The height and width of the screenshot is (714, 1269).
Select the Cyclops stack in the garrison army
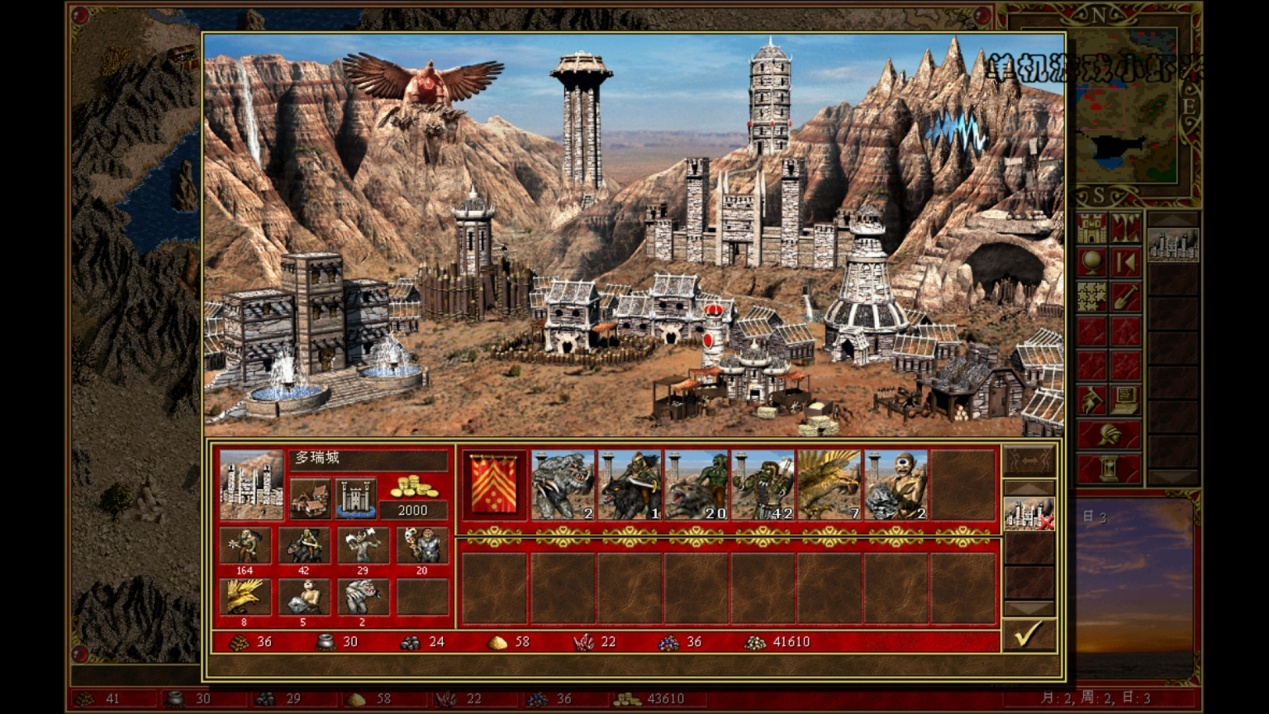895,485
